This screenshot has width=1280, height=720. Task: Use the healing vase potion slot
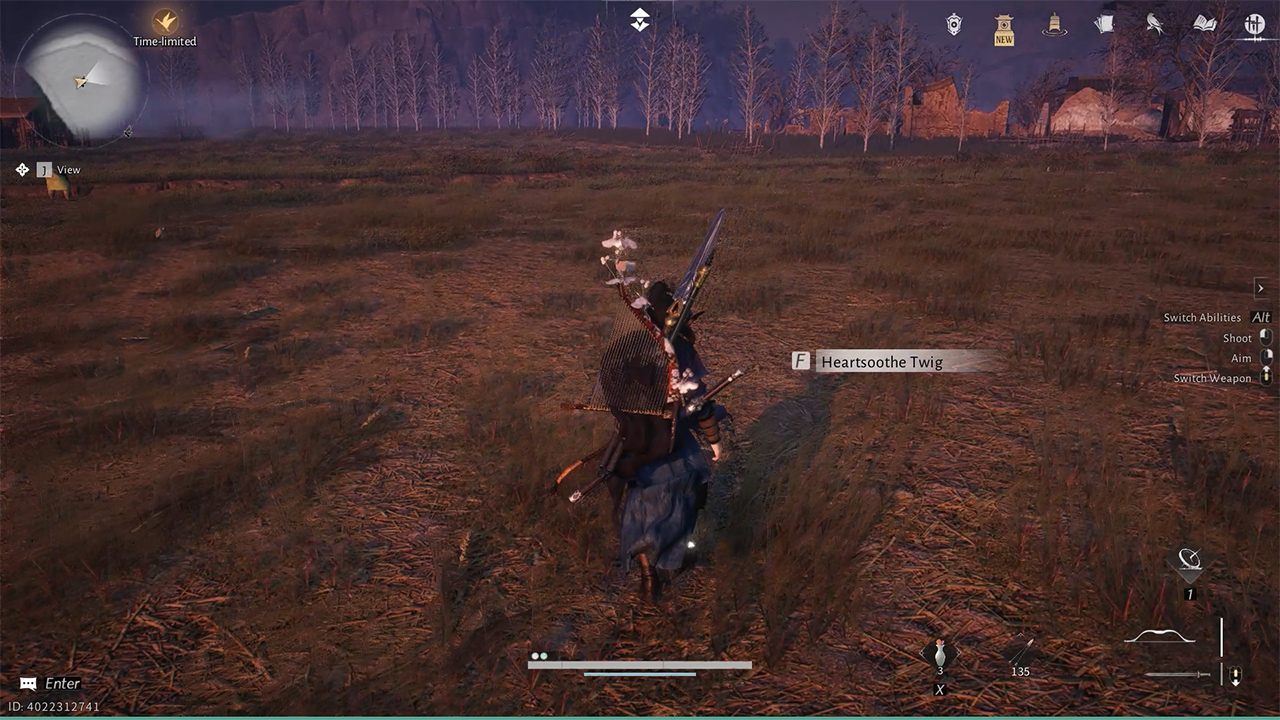(939, 656)
